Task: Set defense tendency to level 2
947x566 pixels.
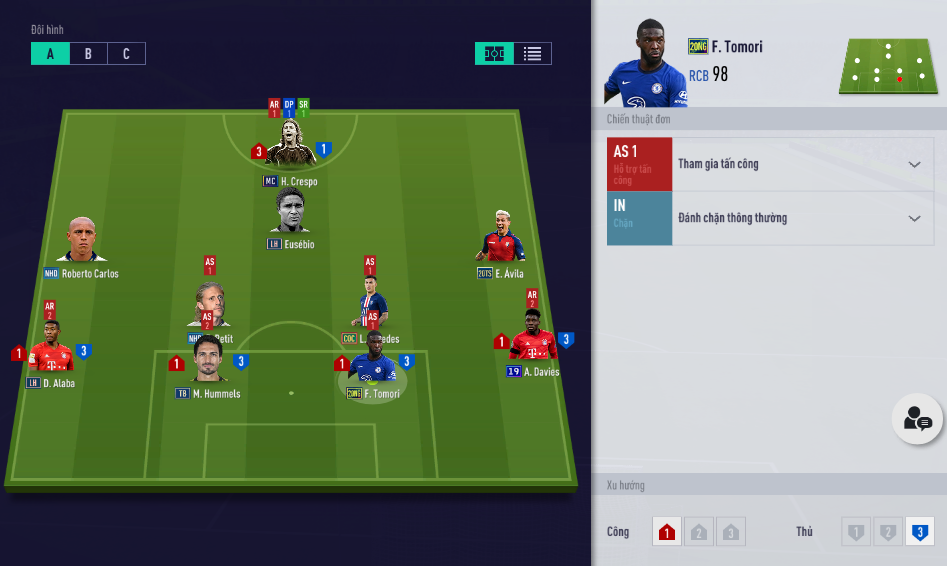Action: 888,532
